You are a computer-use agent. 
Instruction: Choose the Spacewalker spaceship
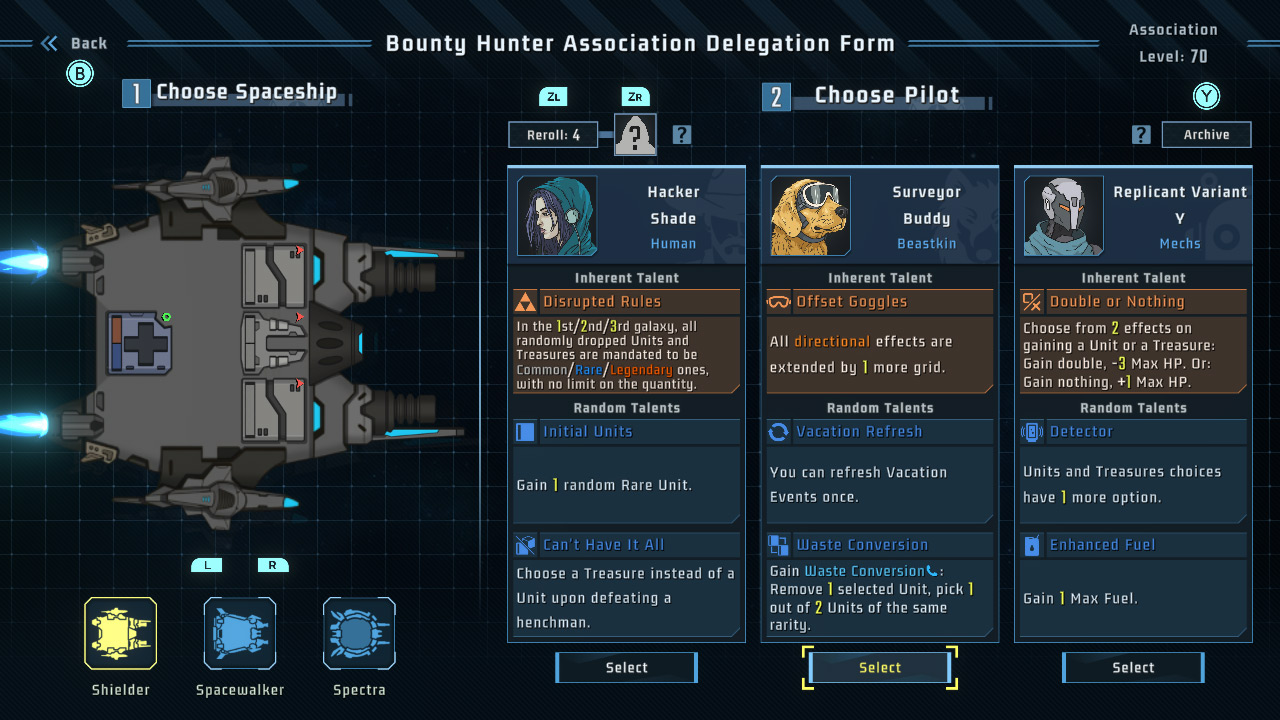point(240,633)
